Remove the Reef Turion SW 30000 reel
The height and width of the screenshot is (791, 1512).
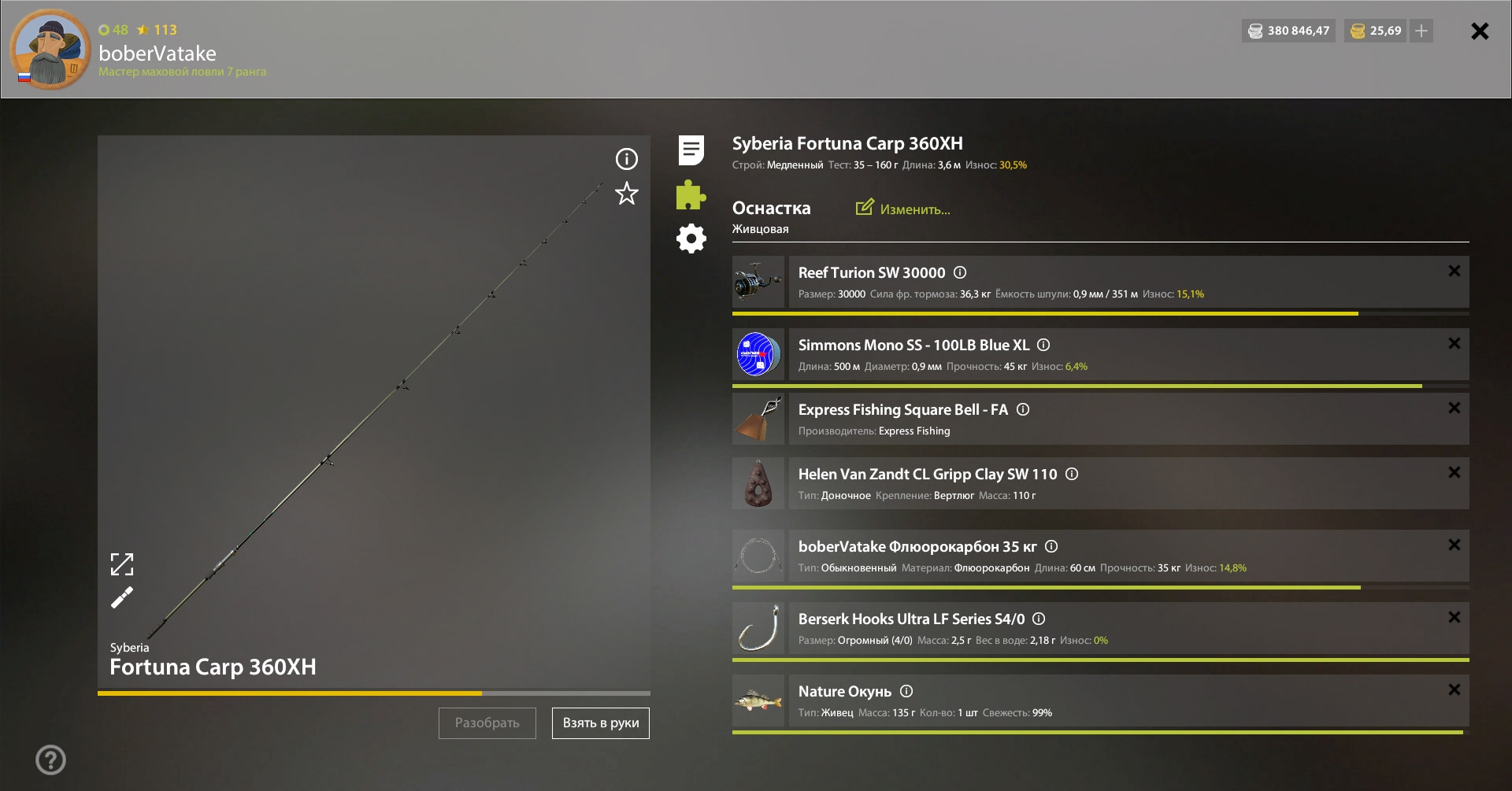coord(1454,271)
